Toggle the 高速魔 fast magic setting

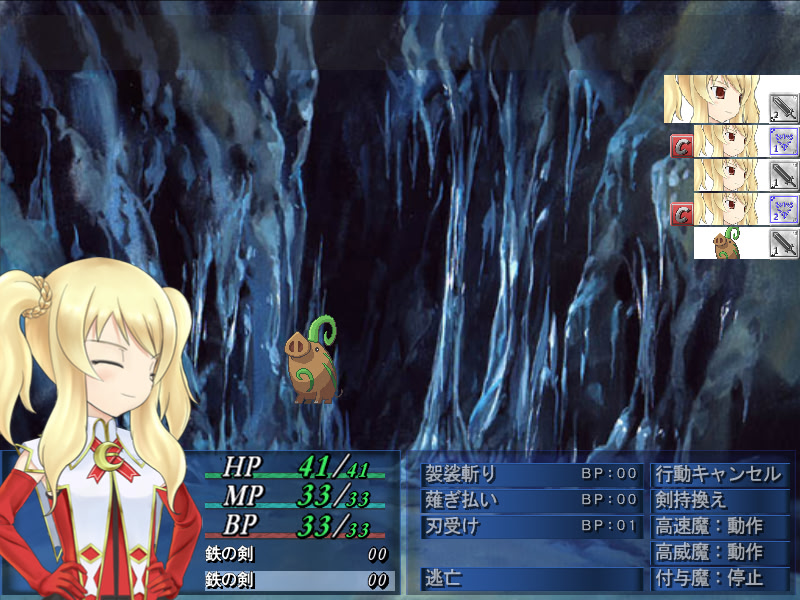click(720, 526)
